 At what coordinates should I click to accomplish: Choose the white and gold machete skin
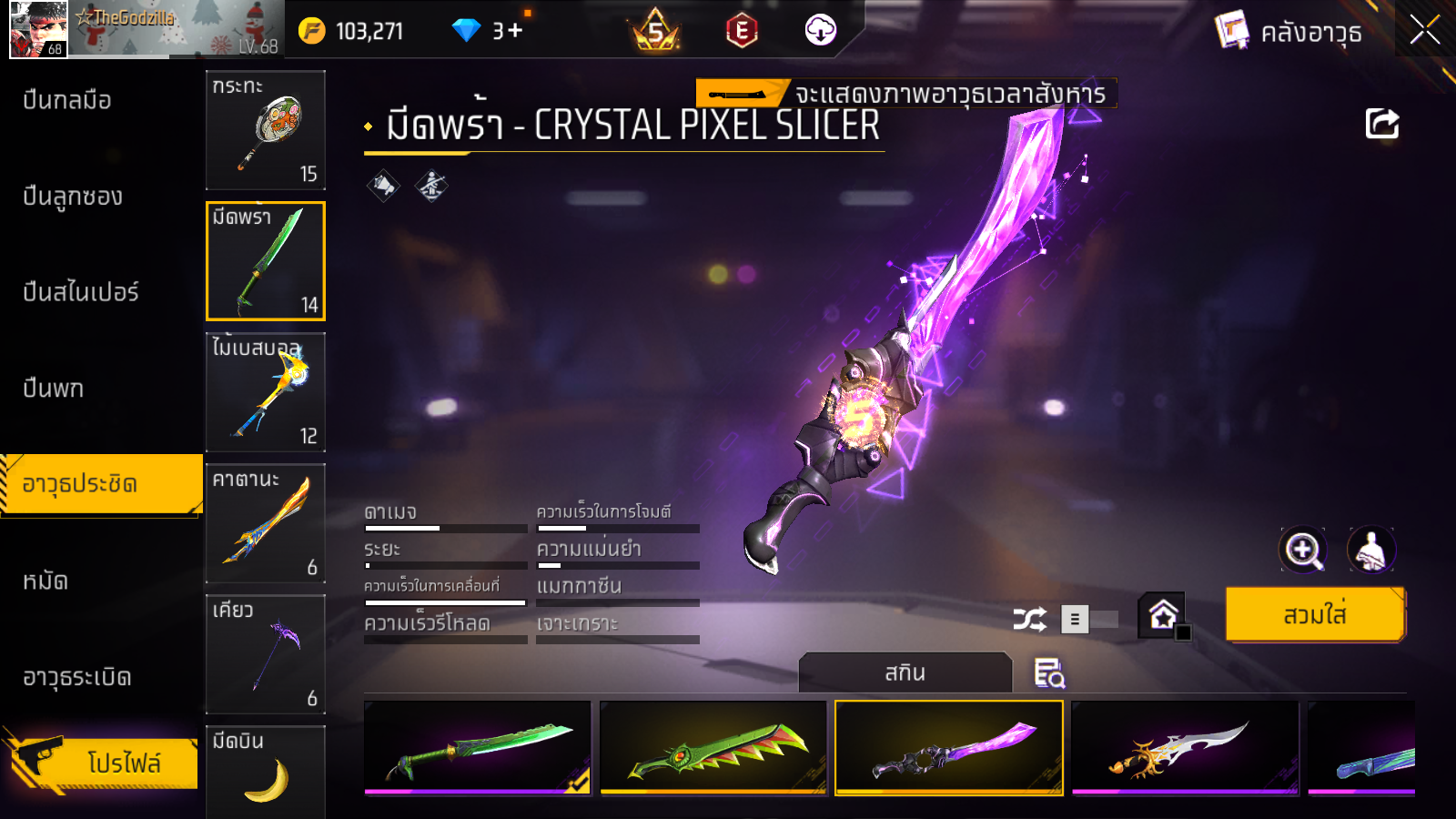[x=1185, y=747]
